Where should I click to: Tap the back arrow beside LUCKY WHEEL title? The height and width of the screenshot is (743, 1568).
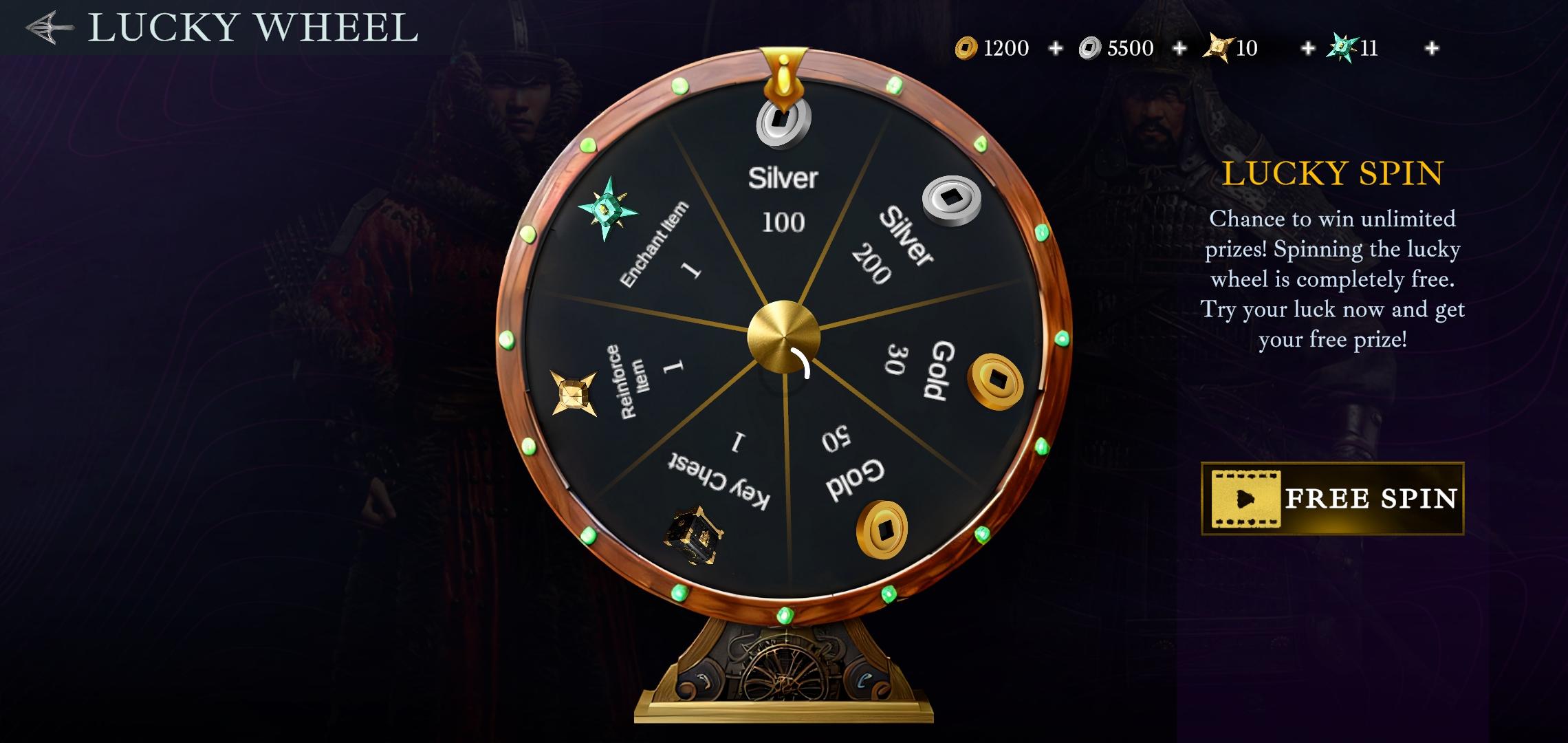(47, 28)
